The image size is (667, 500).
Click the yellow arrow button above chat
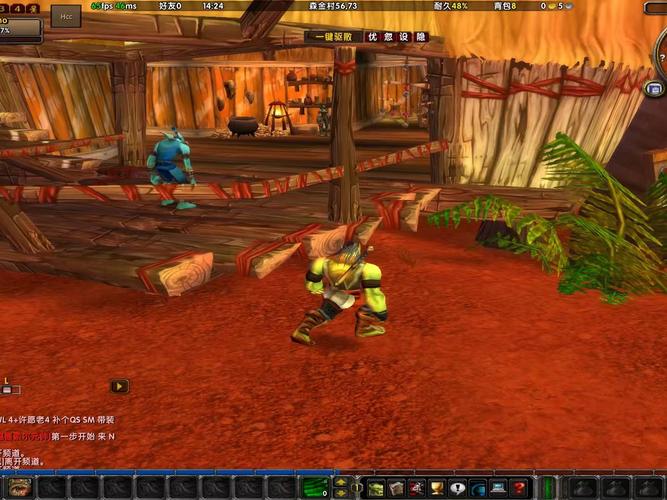[119, 385]
